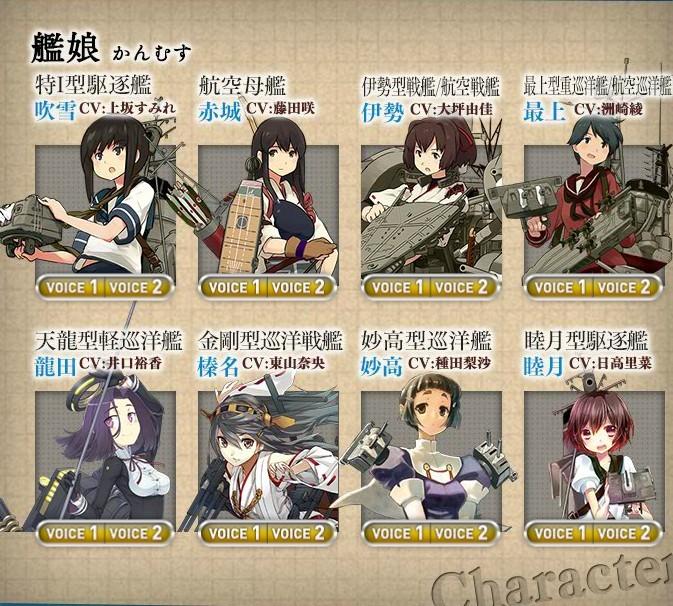The height and width of the screenshot is (606, 673).
Task: Play Mogami's VOICE 1 sample
Action: pyautogui.click(x=559, y=287)
